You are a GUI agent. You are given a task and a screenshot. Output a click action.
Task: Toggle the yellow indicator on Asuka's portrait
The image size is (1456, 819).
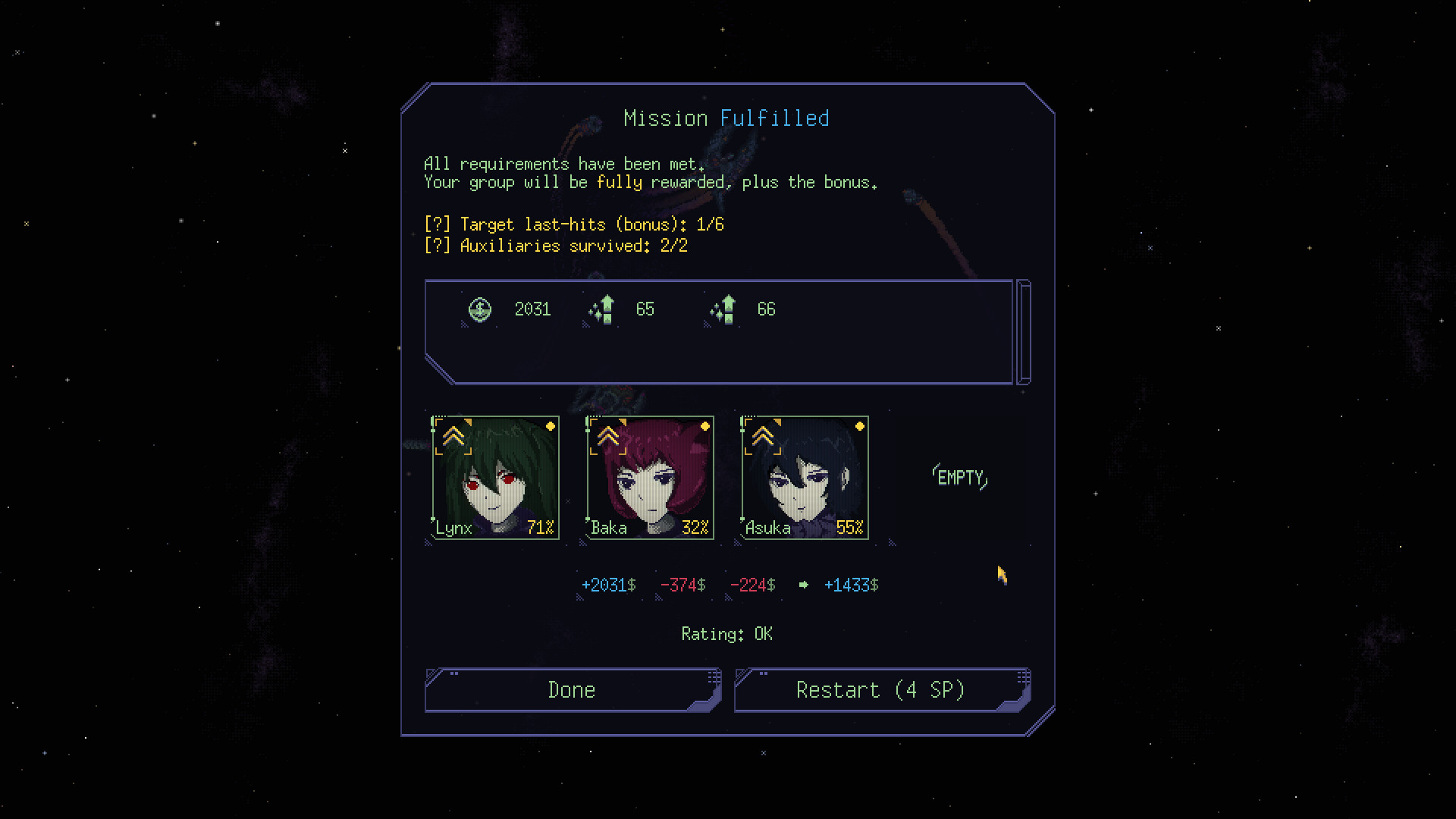point(859,426)
